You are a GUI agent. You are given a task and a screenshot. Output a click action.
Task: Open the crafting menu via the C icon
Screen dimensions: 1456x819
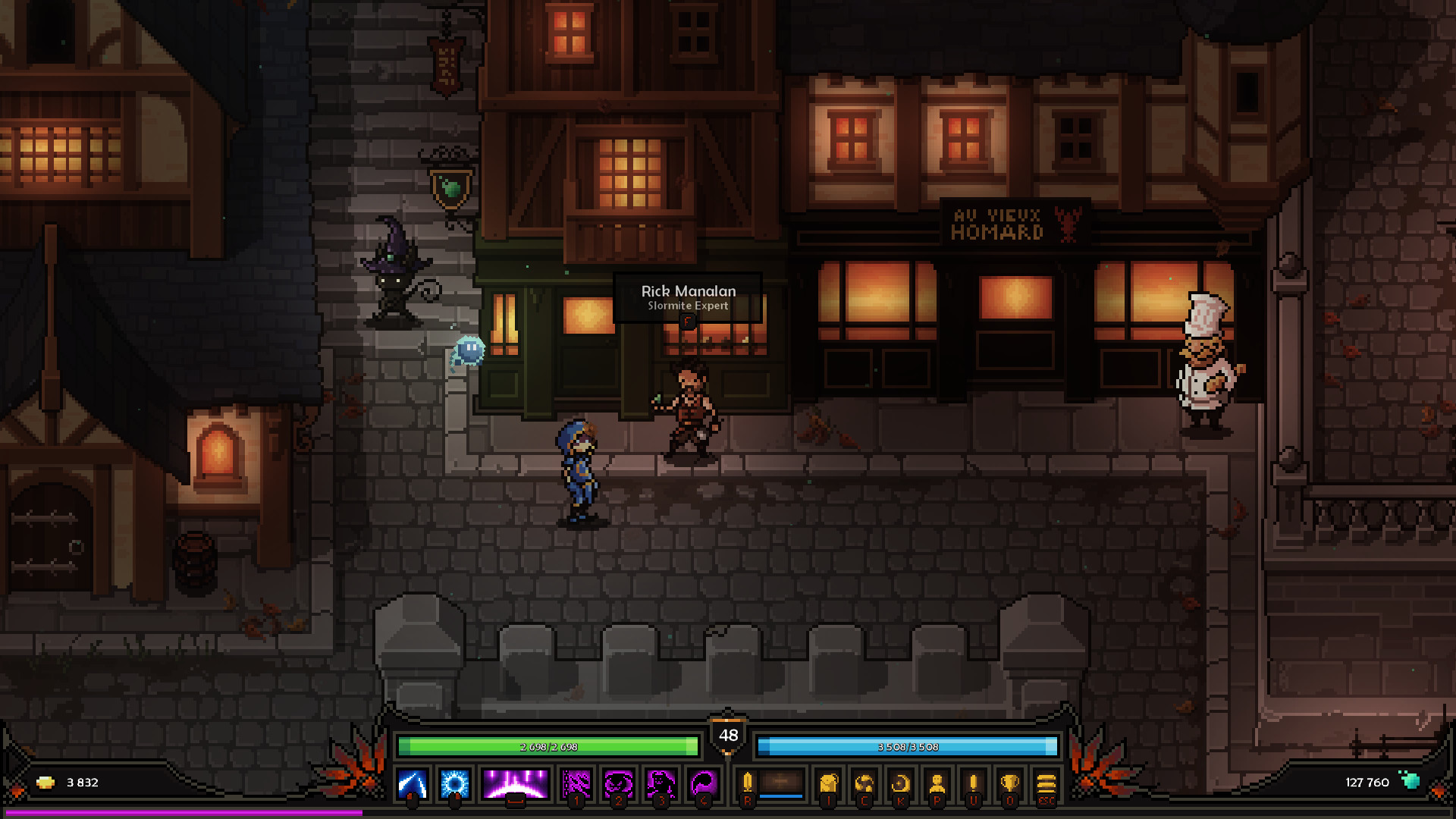coord(866,782)
